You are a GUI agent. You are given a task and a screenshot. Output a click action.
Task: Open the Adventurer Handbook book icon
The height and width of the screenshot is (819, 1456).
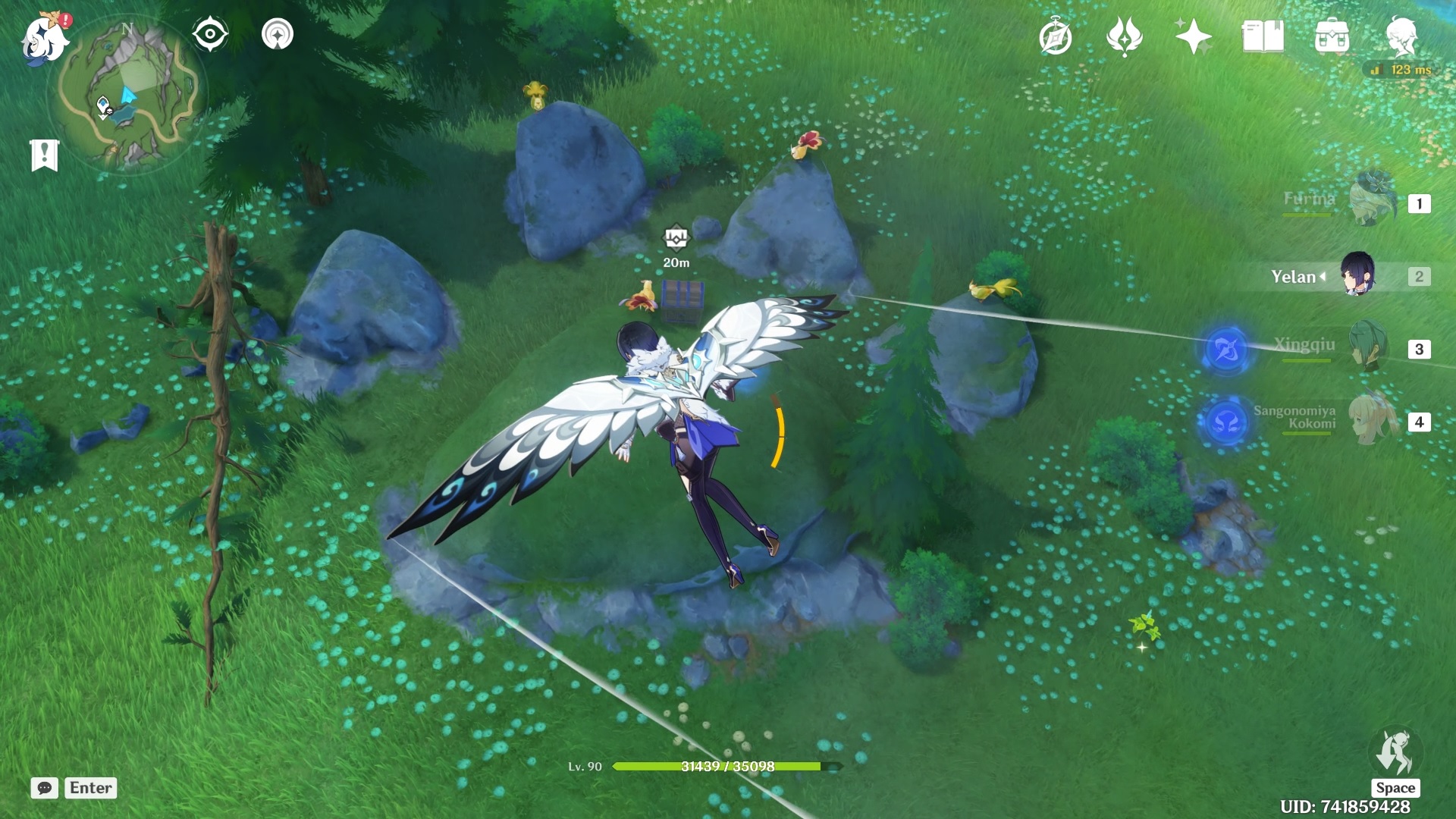tap(1263, 36)
